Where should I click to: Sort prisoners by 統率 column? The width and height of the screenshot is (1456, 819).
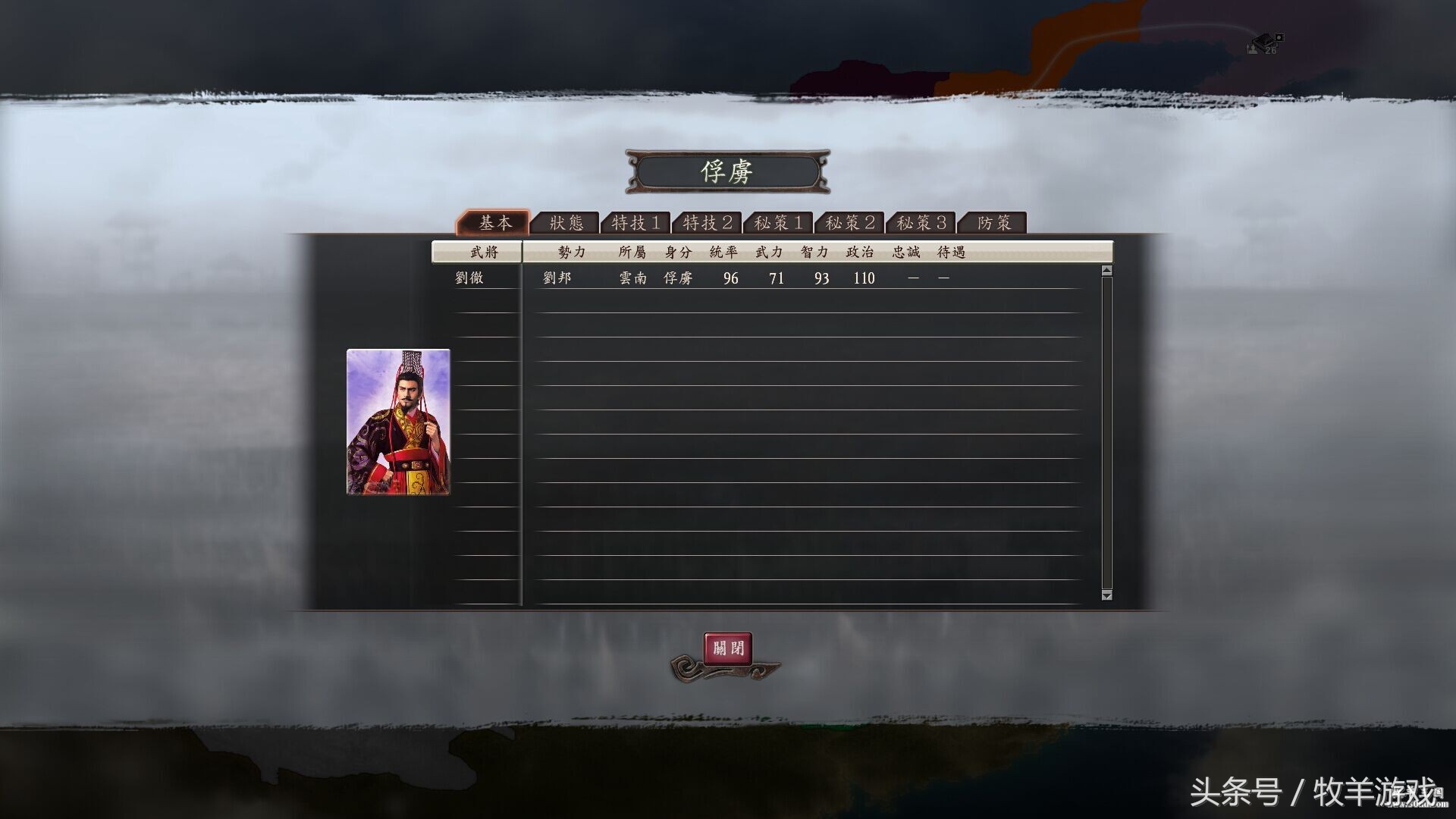(x=724, y=251)
